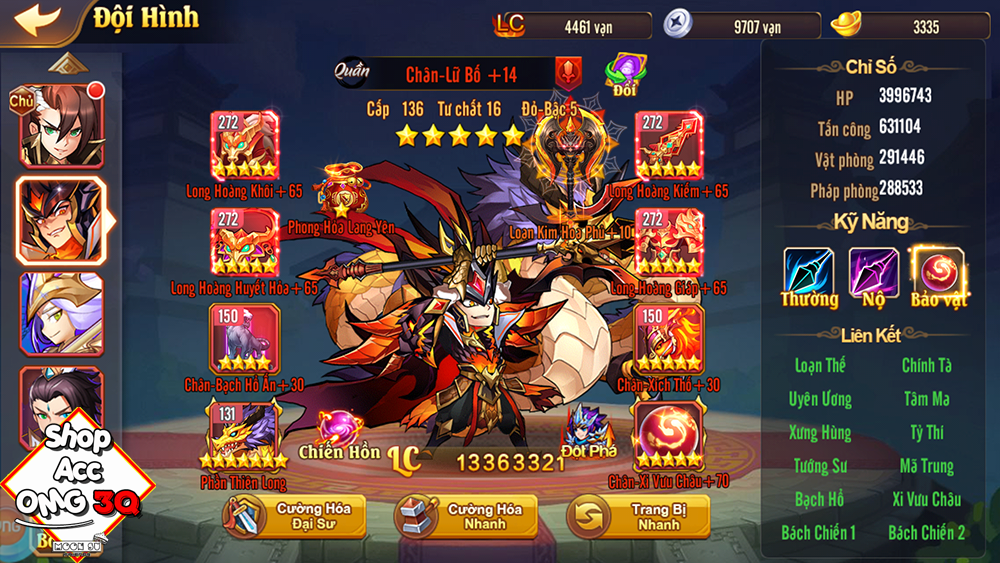
Task: Choose the Long Hoàng Huyết Hỏa slot
Action: coord(244,242)
